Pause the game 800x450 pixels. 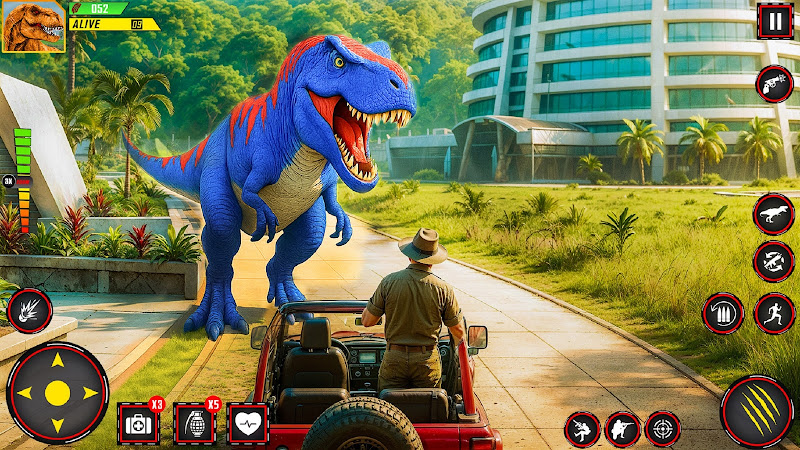774,21
